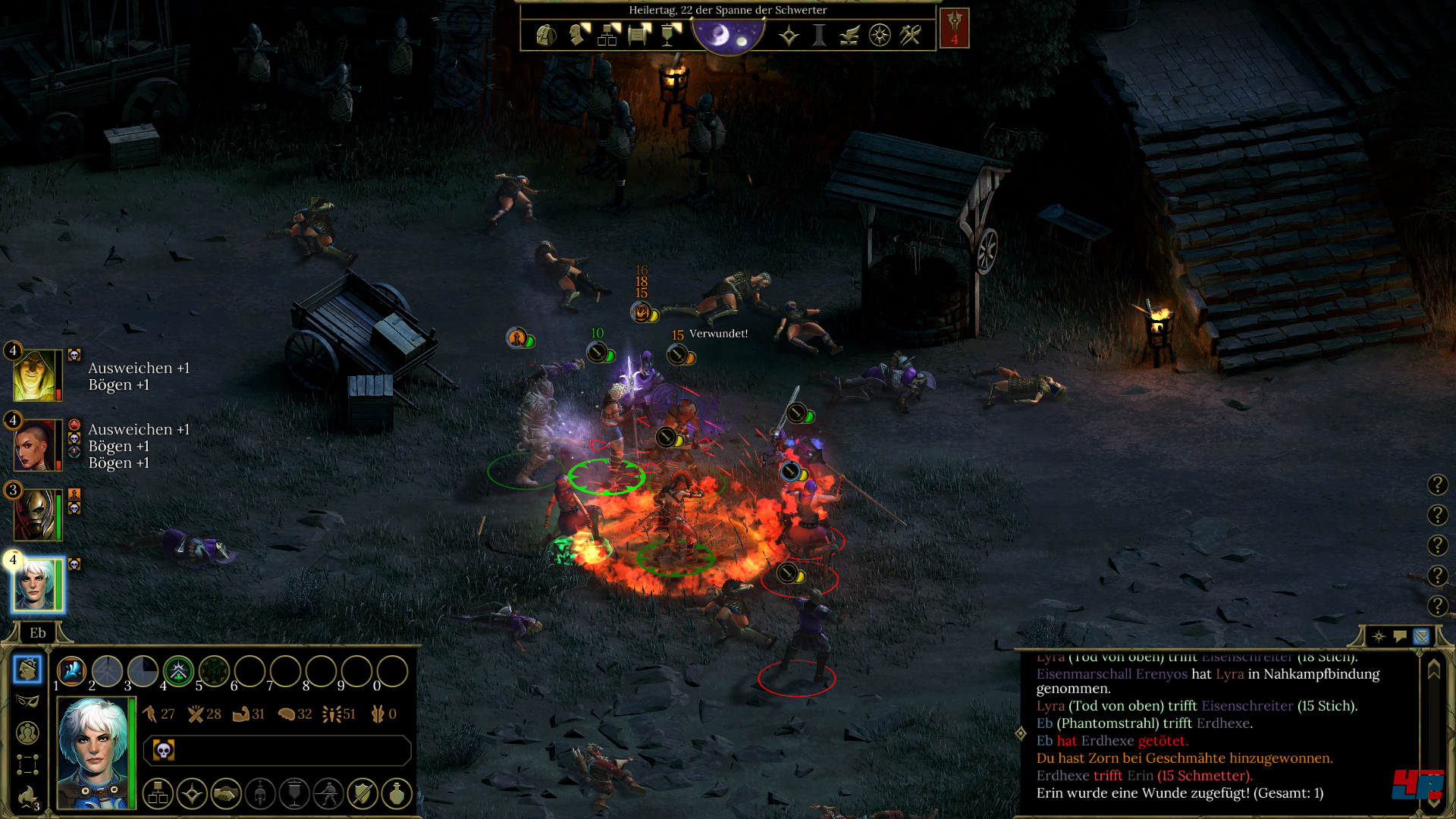Open the banner goblet reputation icon
The image size is (1456, 819).
point(670,35)
